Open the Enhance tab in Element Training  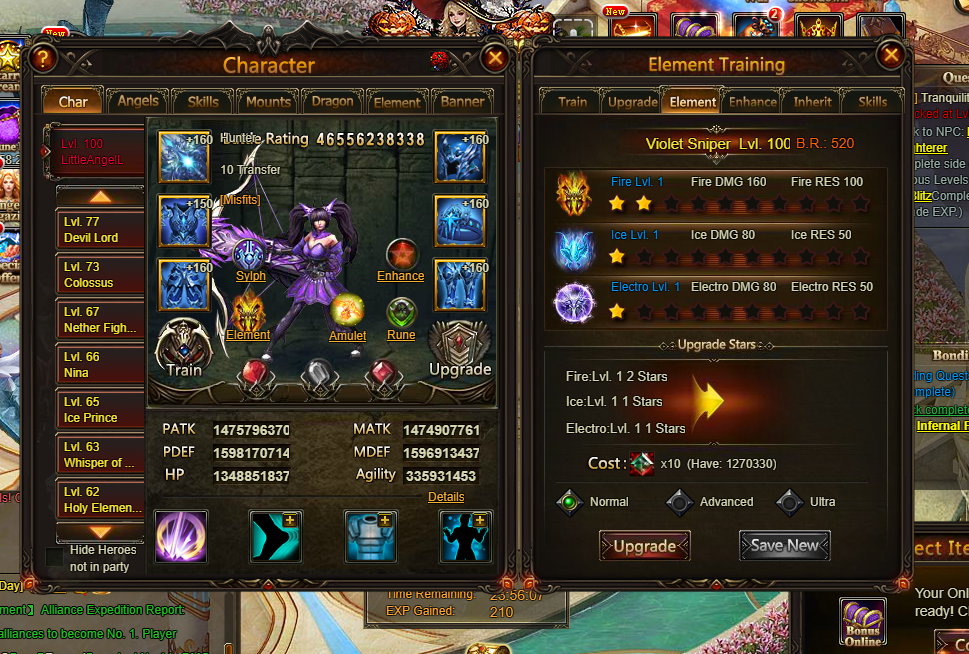[753, 101]
